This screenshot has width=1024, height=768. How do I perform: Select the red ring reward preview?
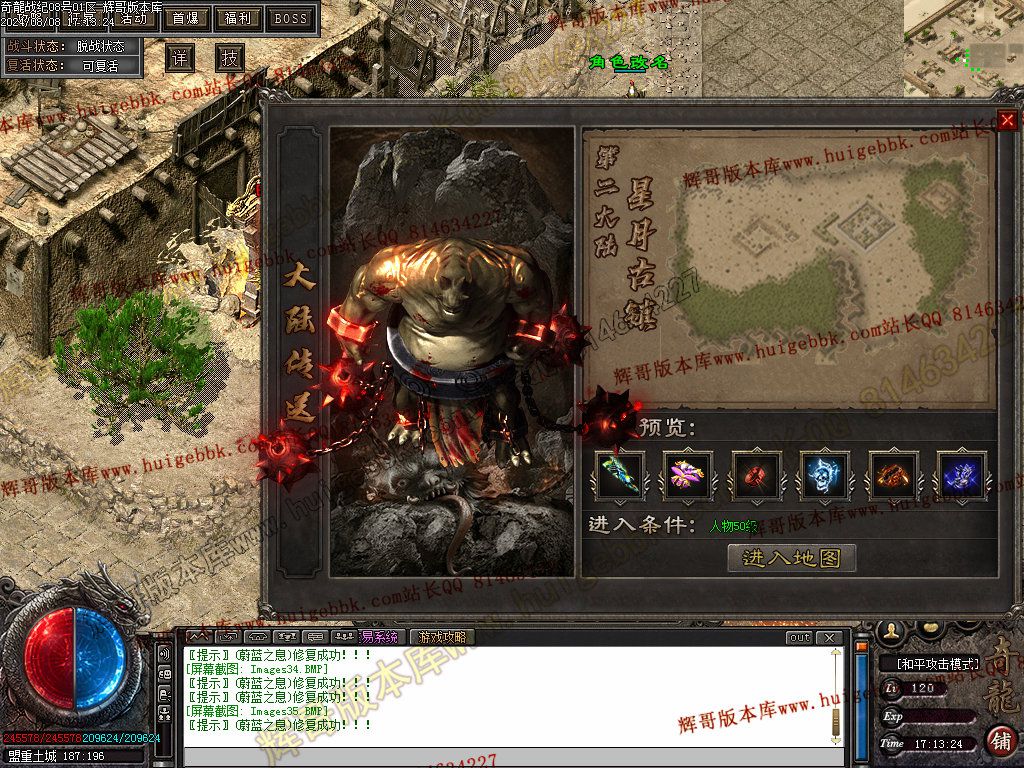click(756, 475)
